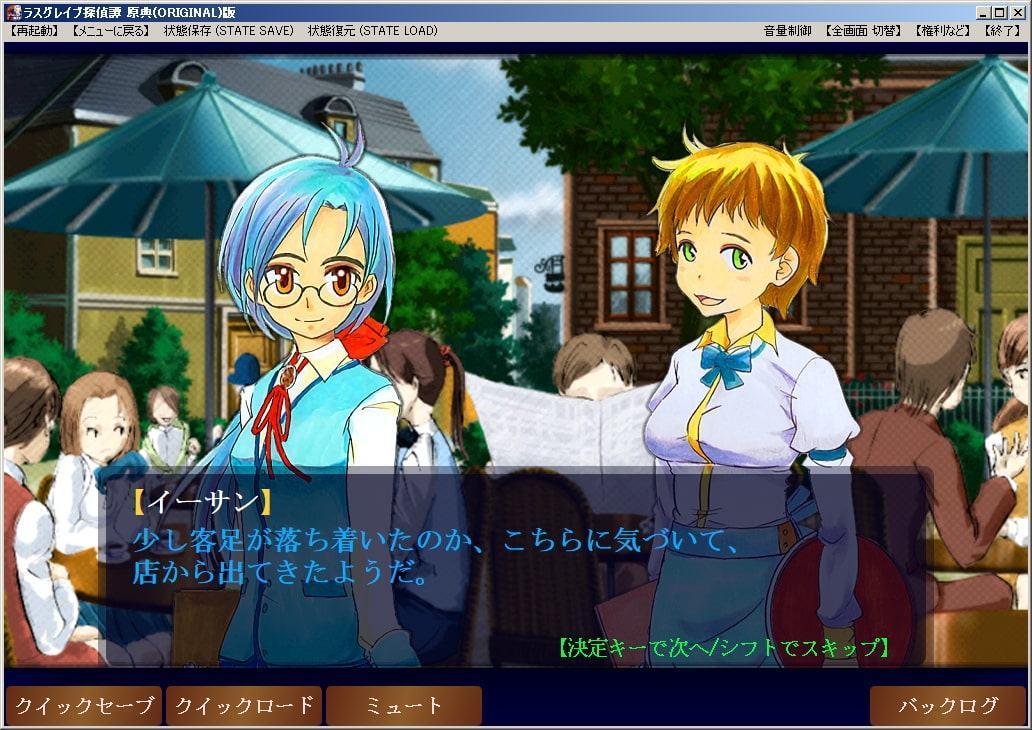Select 状態保存 (STATE SAVE)

[x=229, y=31]
